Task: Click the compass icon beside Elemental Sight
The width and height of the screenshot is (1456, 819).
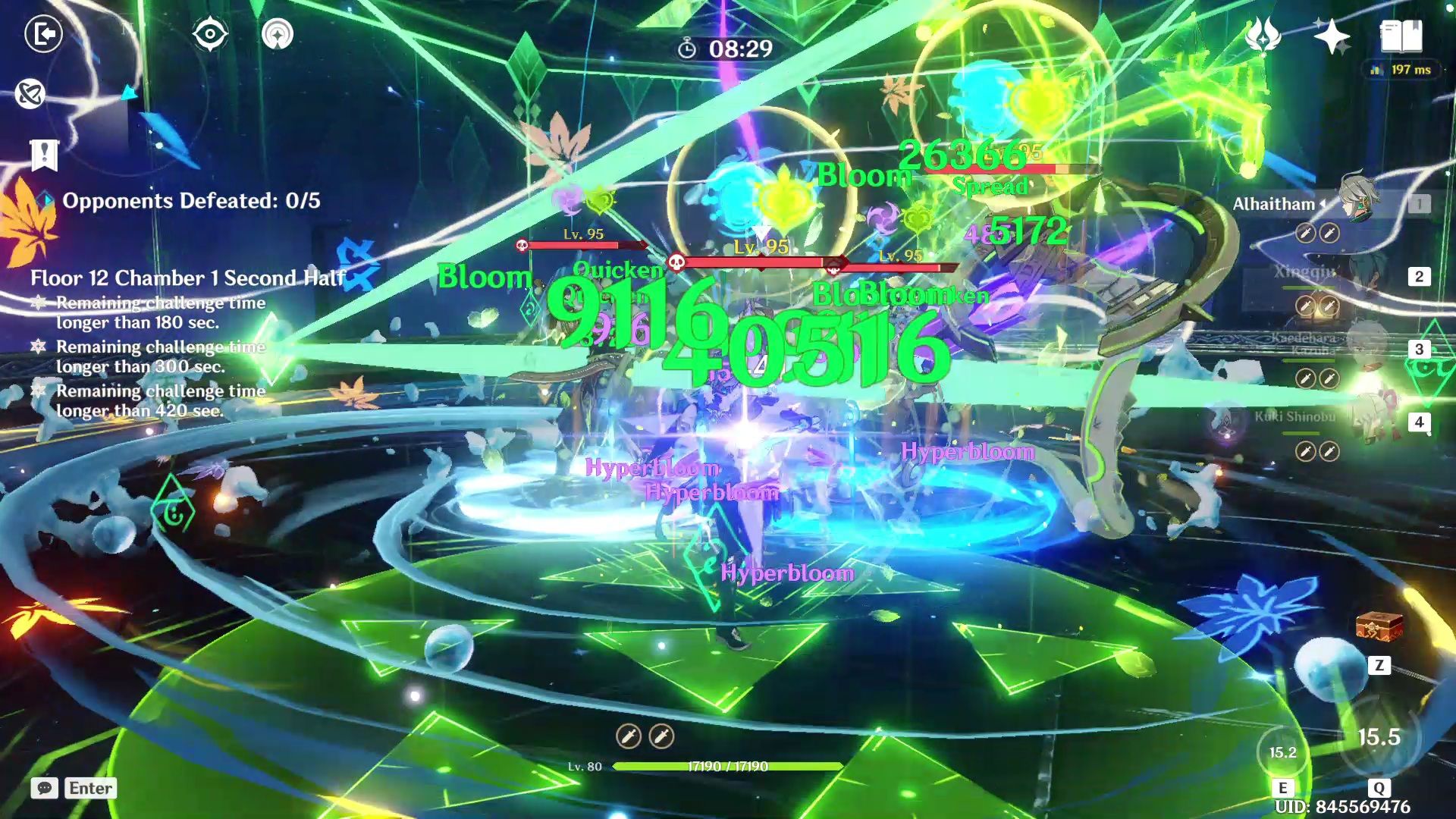Action: 280,34
